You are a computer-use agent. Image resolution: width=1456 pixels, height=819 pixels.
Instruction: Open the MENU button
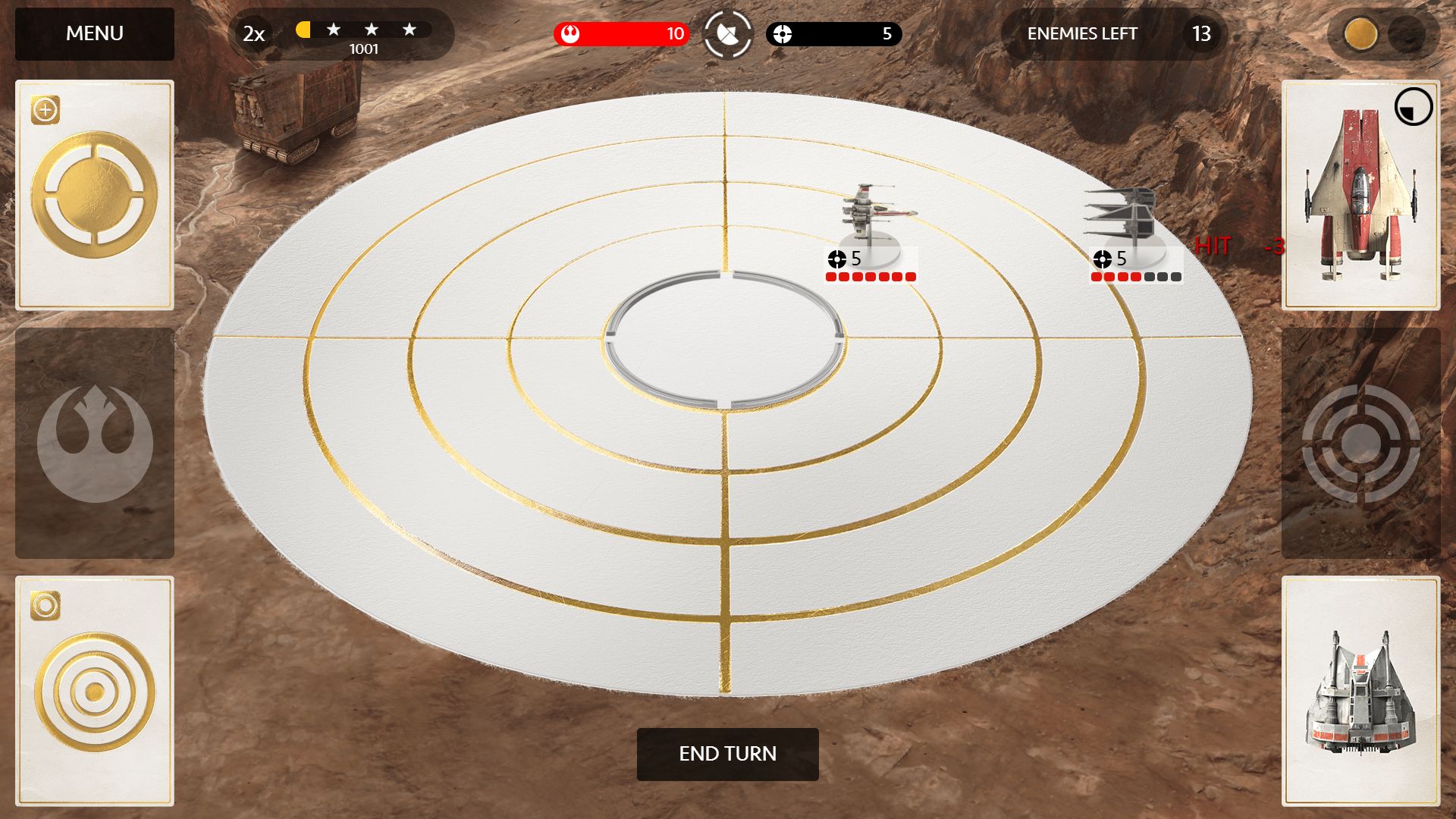pyautogui.click(x=95, y=34)
